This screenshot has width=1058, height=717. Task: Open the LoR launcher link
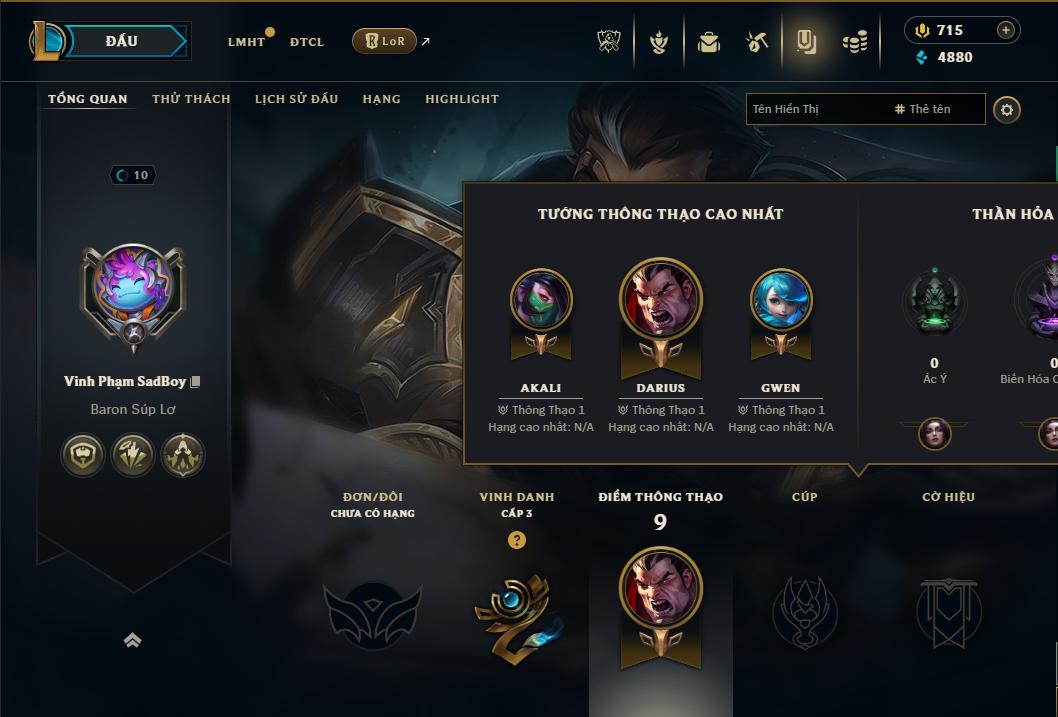pyautogui.click(x=385, y=41)
